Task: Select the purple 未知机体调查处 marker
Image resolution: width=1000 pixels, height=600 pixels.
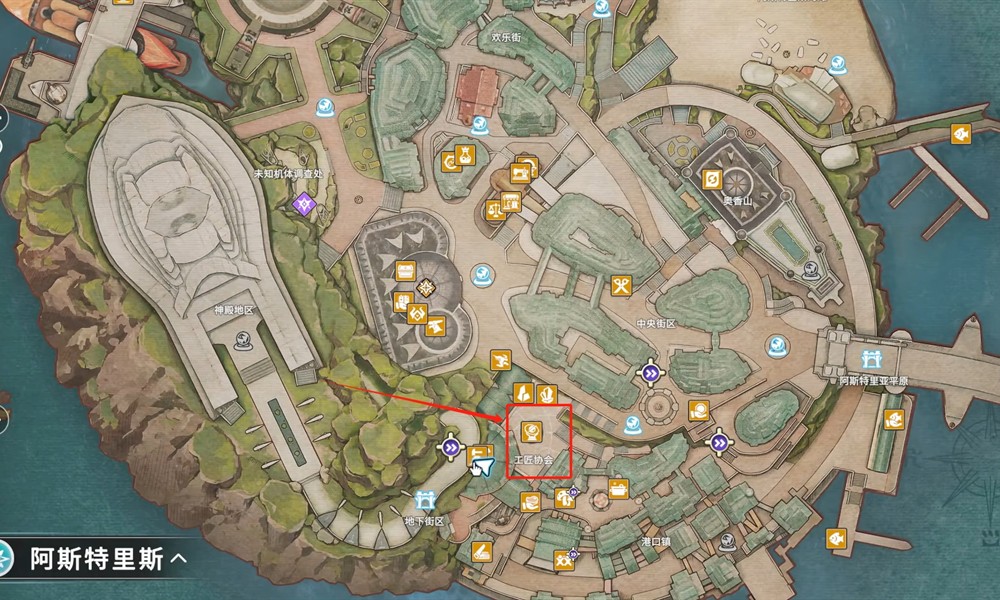Action: tap(302, 205)
